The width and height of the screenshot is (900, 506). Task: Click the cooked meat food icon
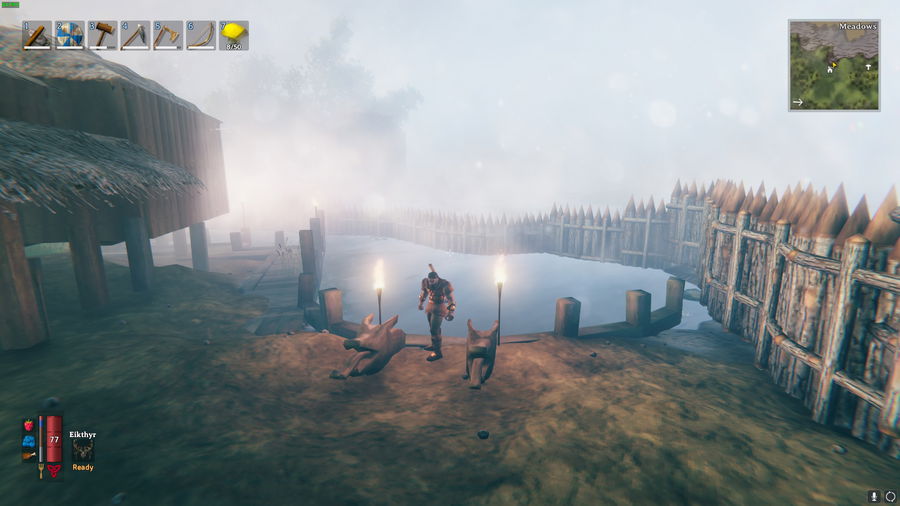tap(28, 456)
